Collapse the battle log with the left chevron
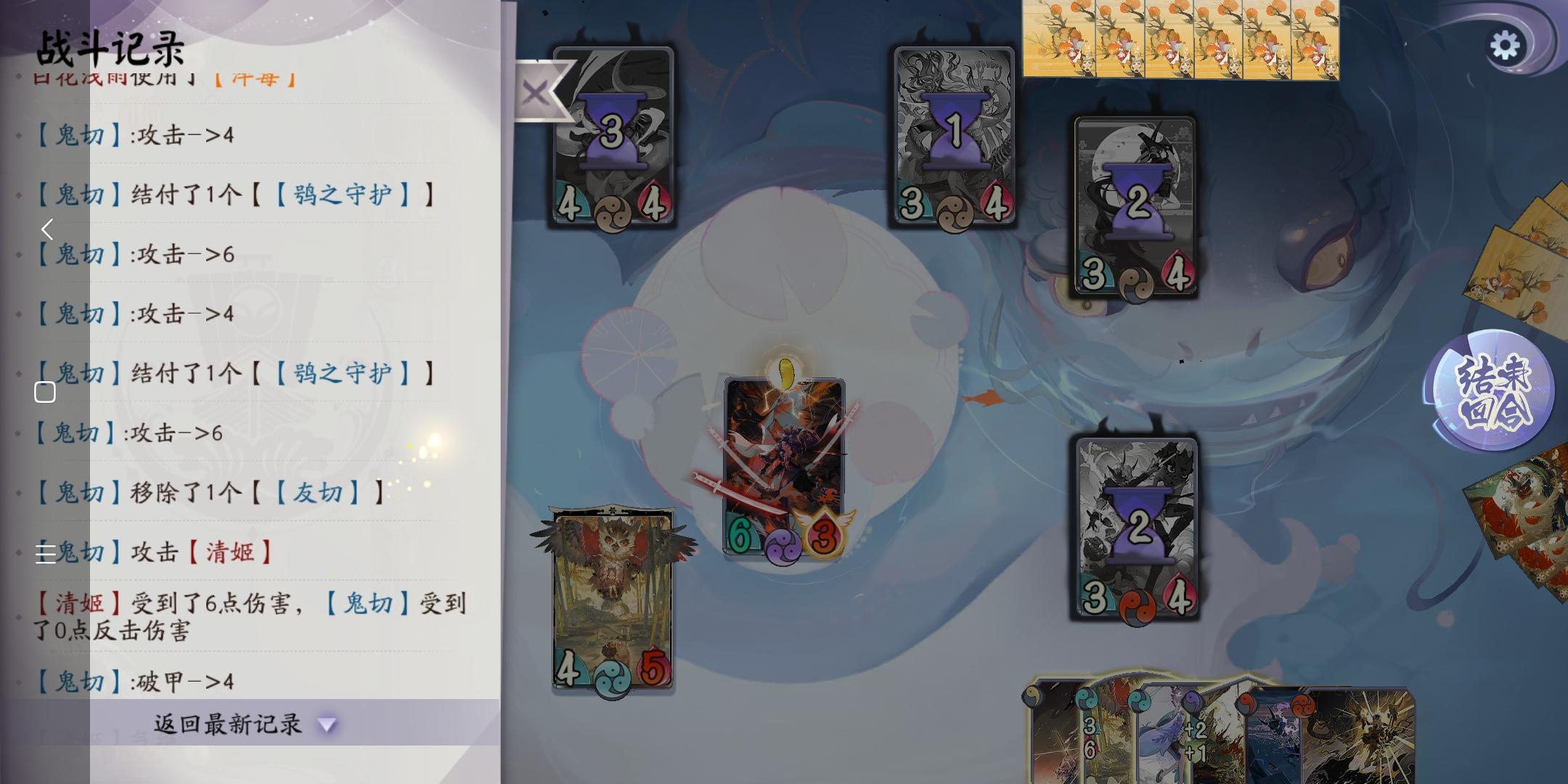Image resolution: width=1568 pixels, height=784 pixels. click(47, 230)
